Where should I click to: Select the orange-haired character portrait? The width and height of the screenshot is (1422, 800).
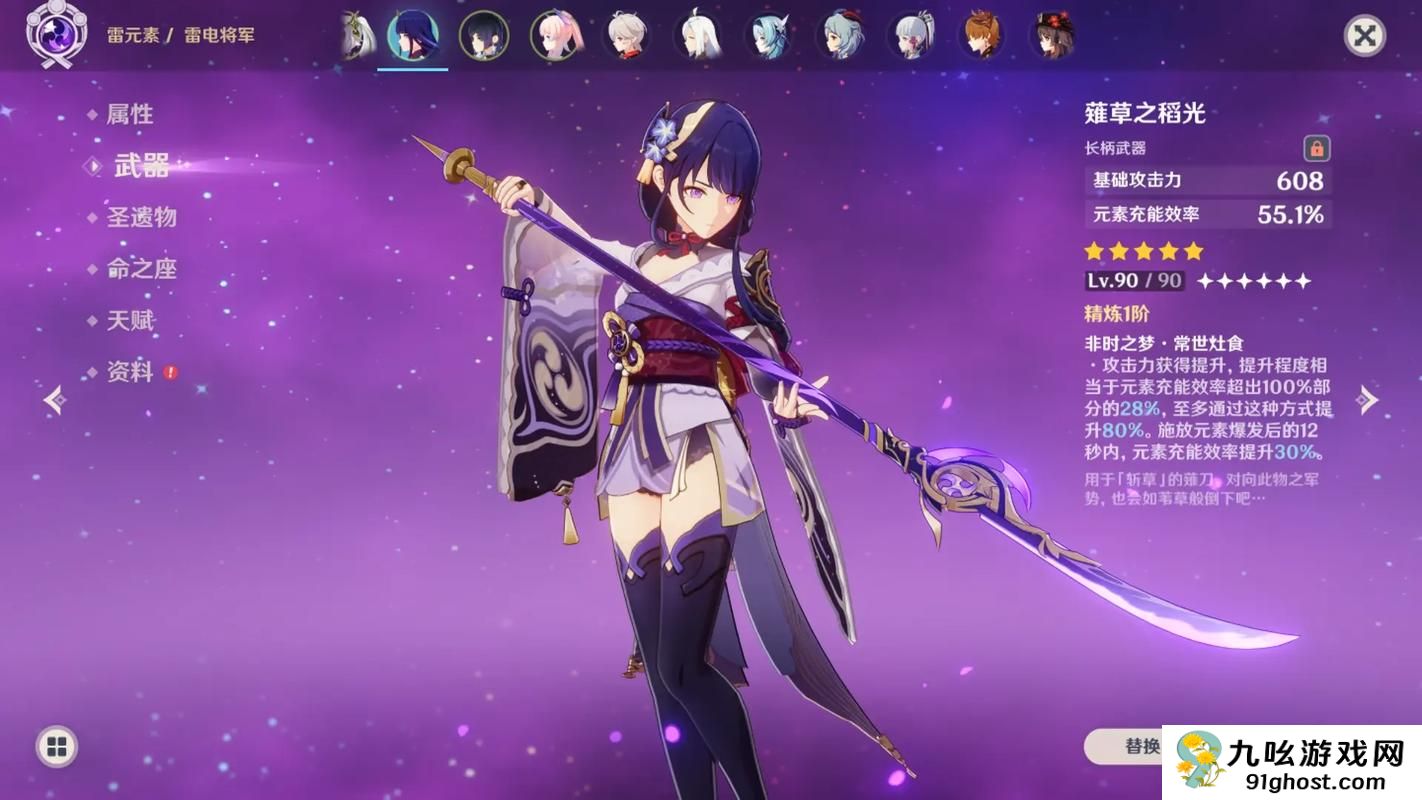pos(982,36)
